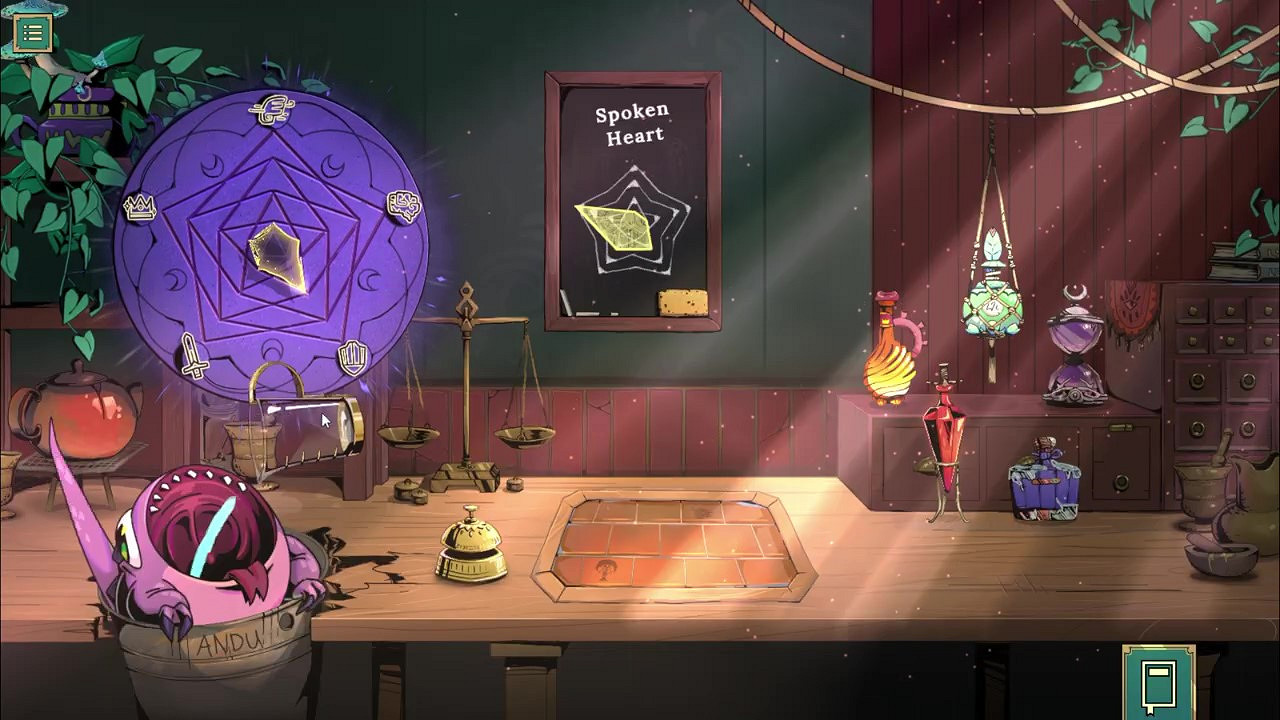
Task: Open the wicker basket on the counter
Action: (x=255, y=440)
